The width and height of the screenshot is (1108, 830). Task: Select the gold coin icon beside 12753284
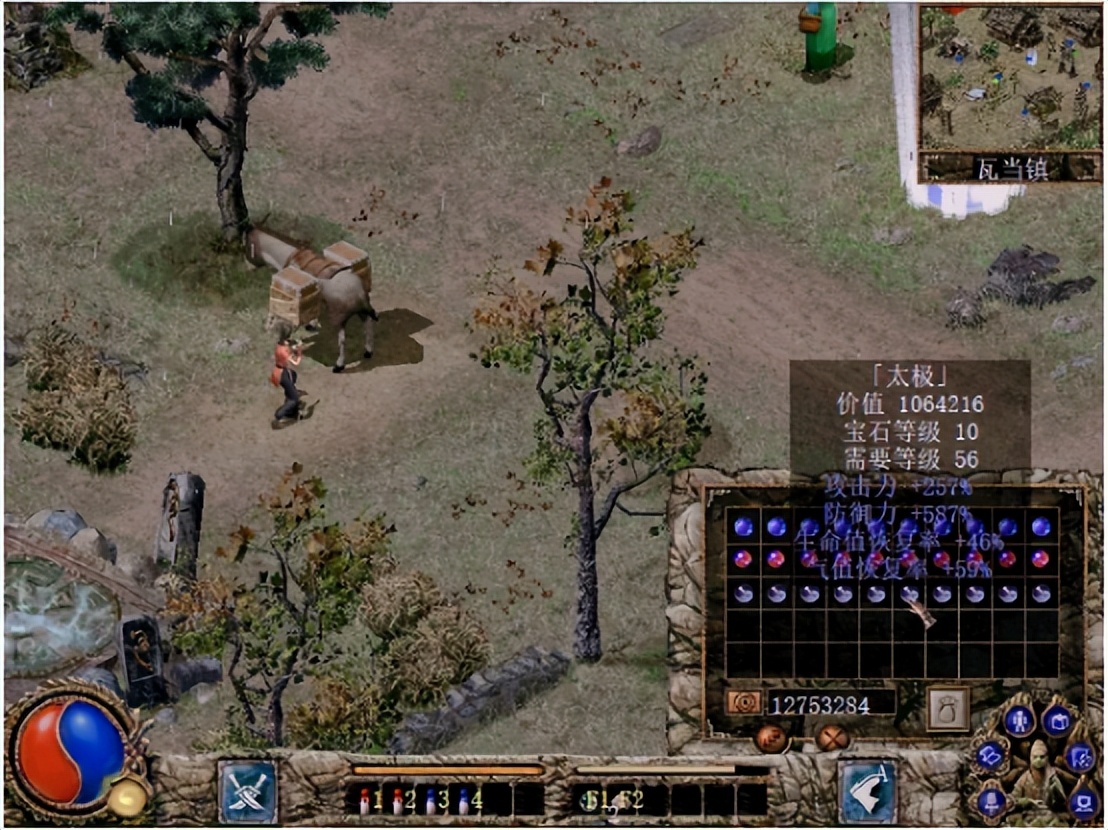click(x=745, y=703)
